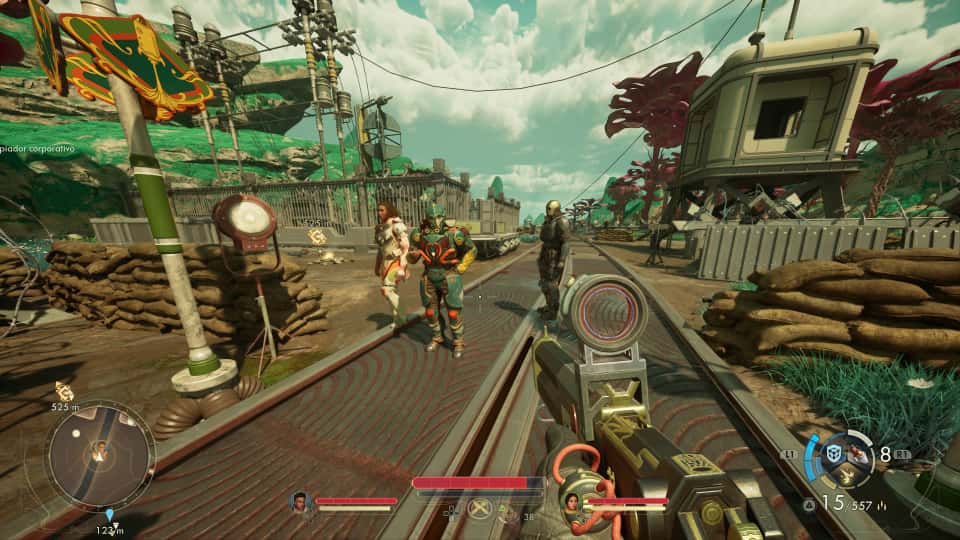Select the throwable item slot in the wheel
960x540 pixels.
click(857, 453)
